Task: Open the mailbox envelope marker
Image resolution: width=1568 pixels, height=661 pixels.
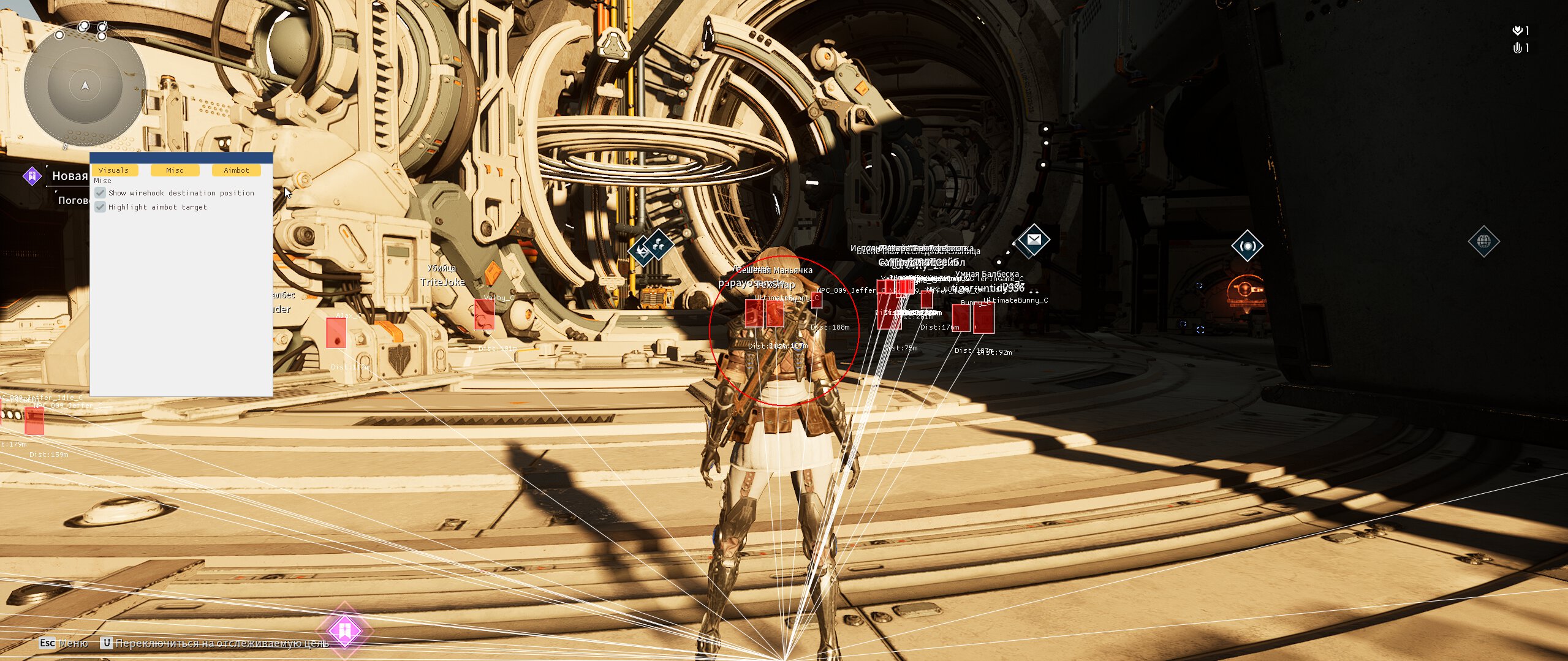Action: 1034,240
